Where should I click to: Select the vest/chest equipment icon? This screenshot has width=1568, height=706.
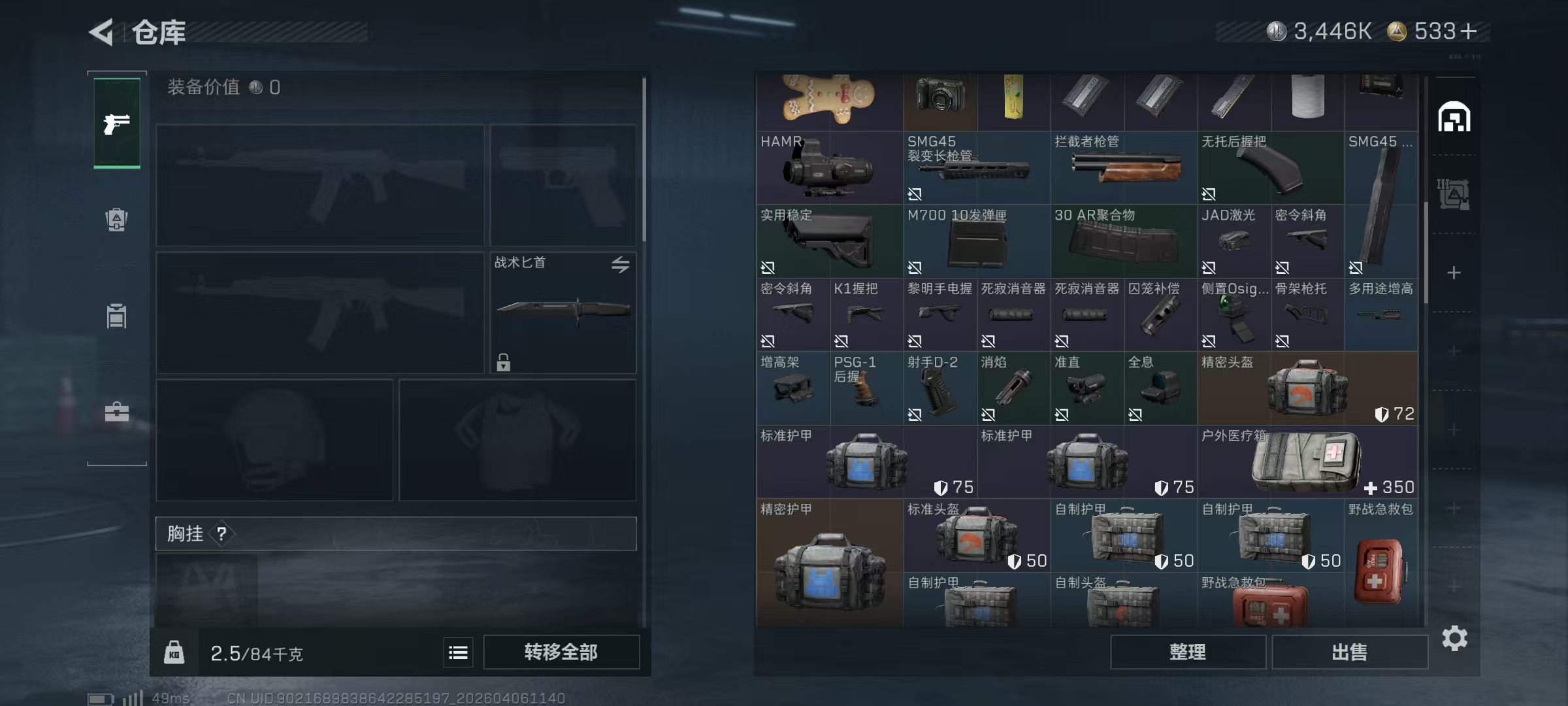pyautogui.click(x=116, y=316)
